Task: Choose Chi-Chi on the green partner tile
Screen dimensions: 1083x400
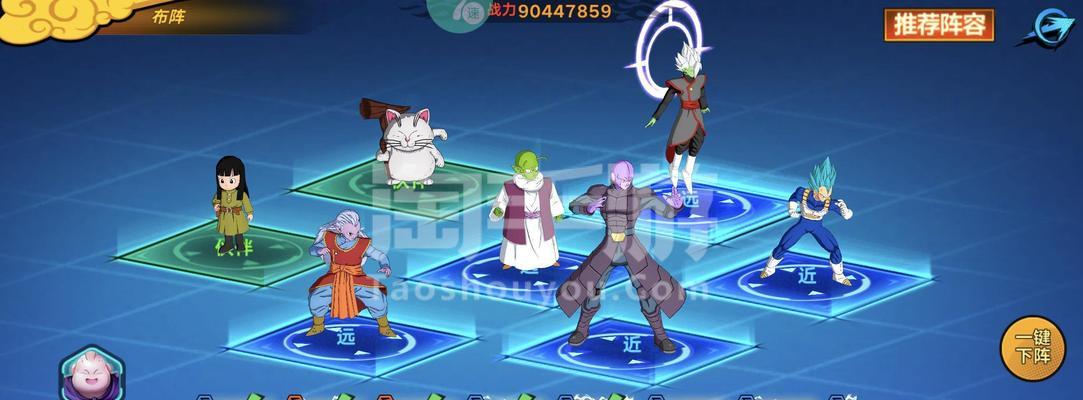Action: click(232, 203)
